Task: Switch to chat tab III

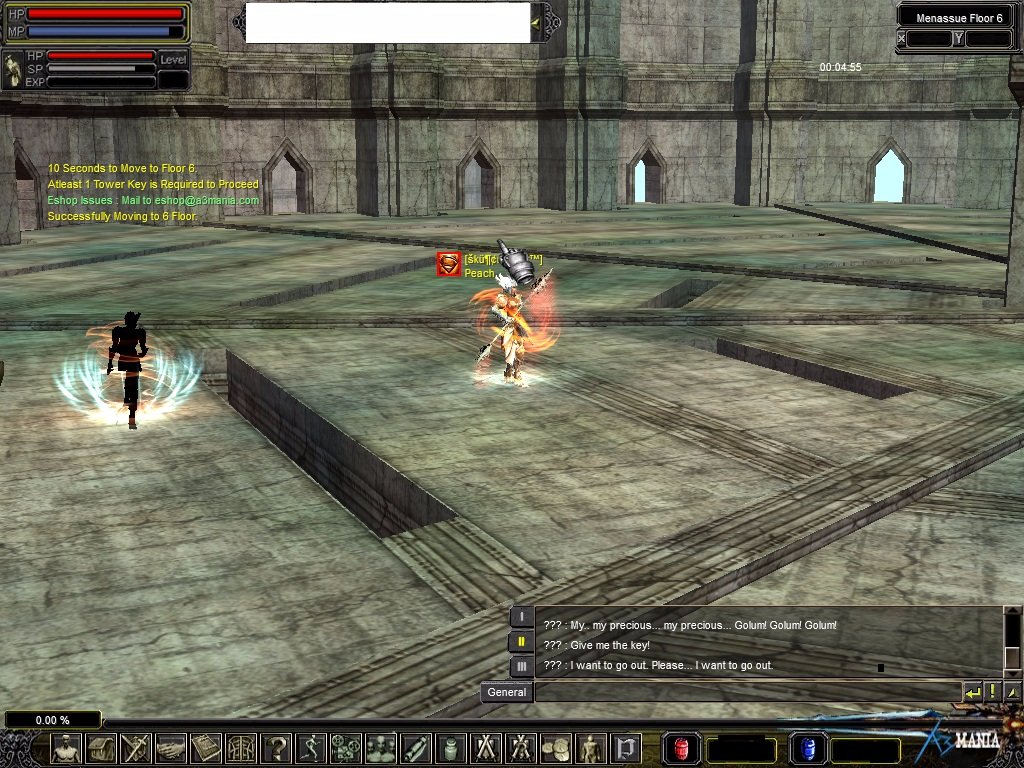Action: [x=521, y=666]
